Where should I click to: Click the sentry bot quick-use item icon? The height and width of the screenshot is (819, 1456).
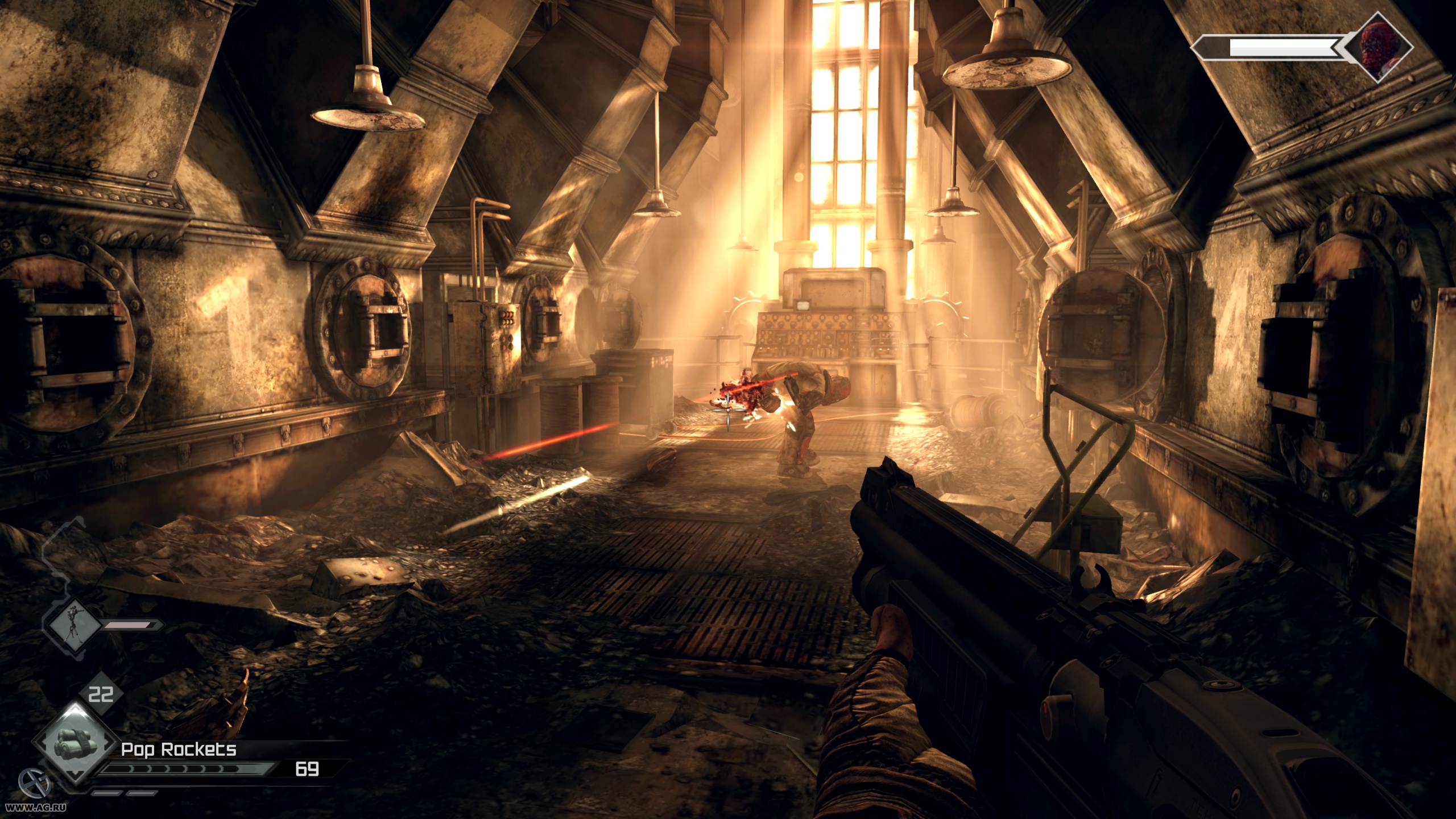tap(73, 625)
